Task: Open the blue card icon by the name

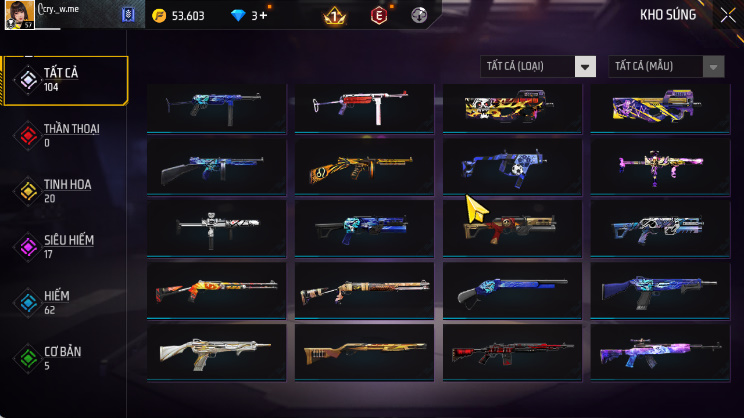Action: pyautogui.click(x=127, y=15)
